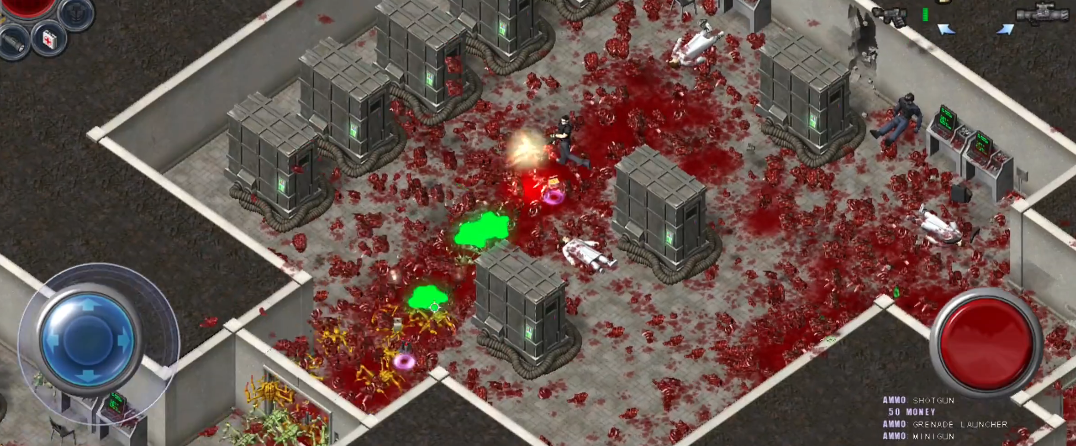Toggle the flashlight icon
The height and width of the screenshot is (446, 1076).
click(13, 40)
